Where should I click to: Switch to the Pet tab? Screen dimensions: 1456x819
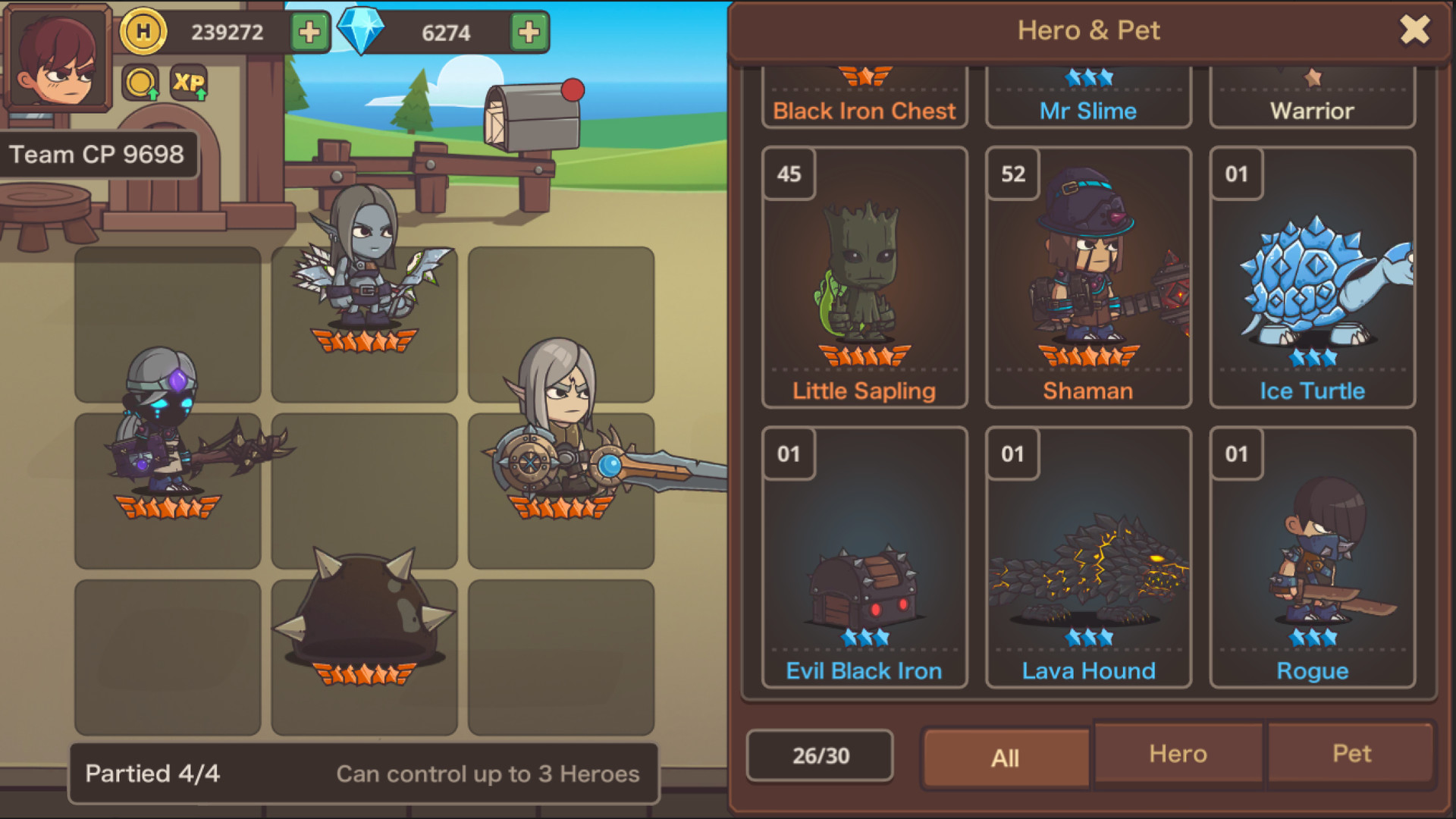tap(1351, 754)
